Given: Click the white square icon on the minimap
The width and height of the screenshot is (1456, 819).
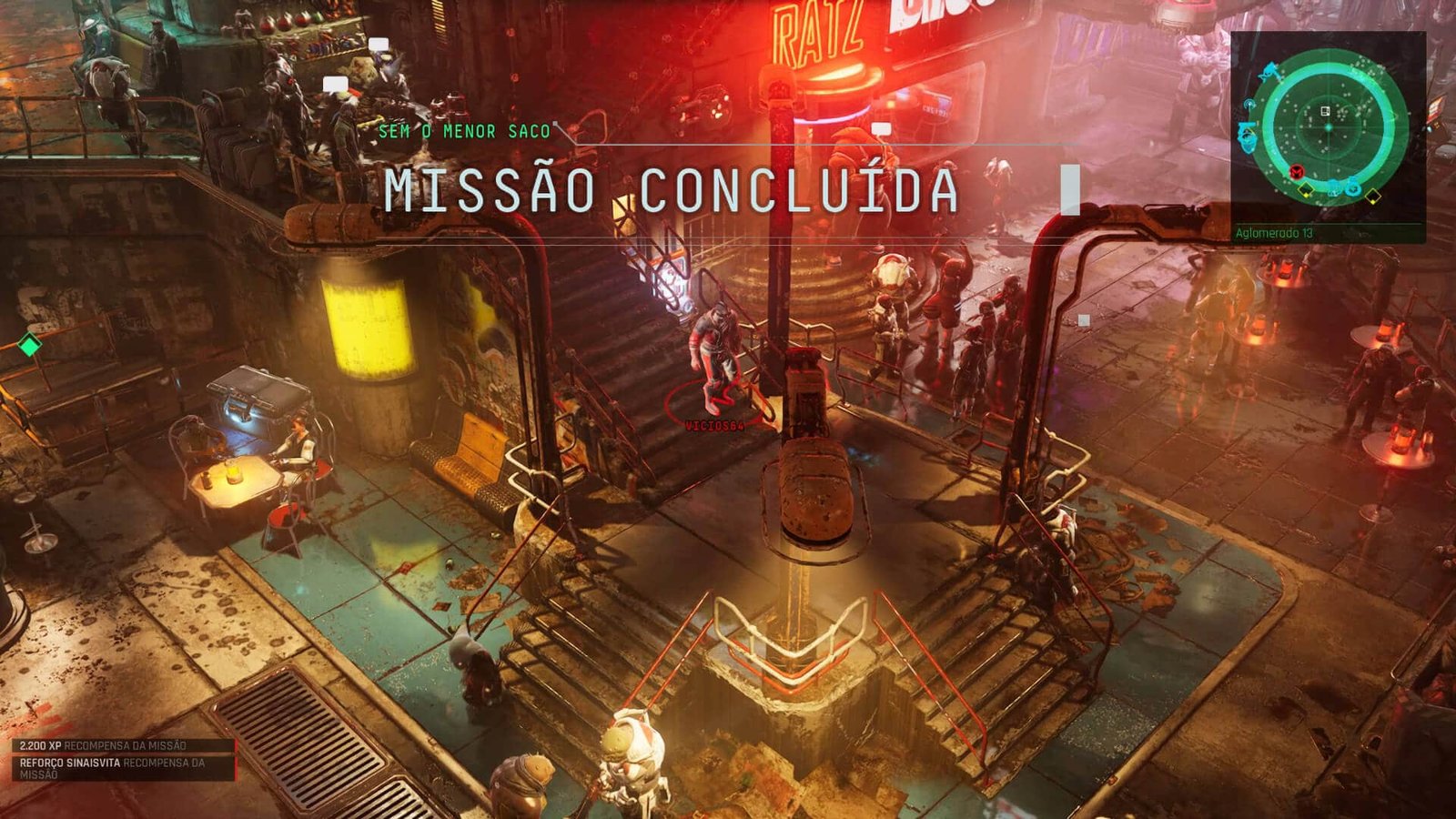Looking at the screenshot, I should click(x=1325, y=111).
